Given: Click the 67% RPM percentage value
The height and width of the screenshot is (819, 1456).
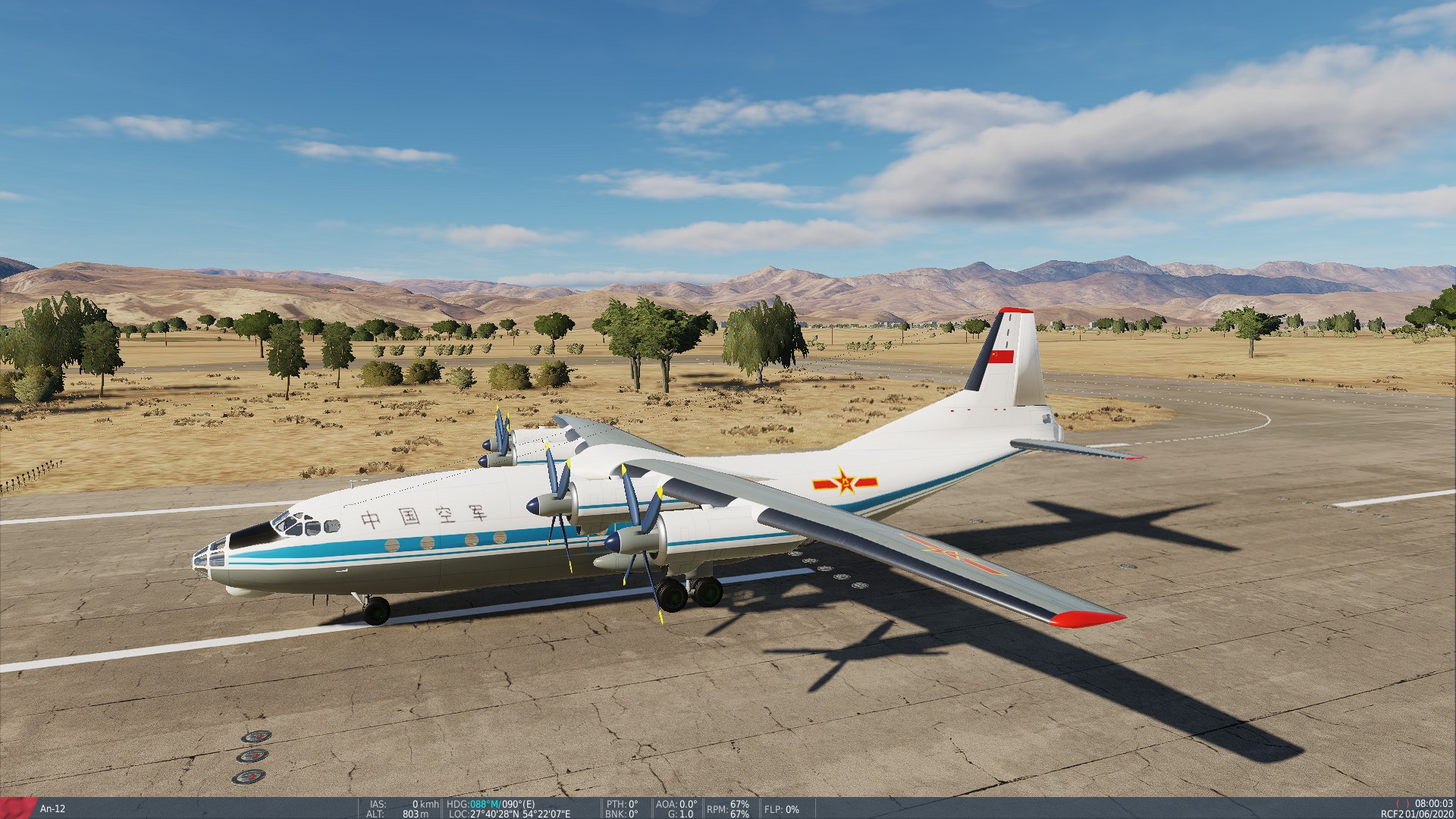Looking at the screenshot, I should click(739, 805).
